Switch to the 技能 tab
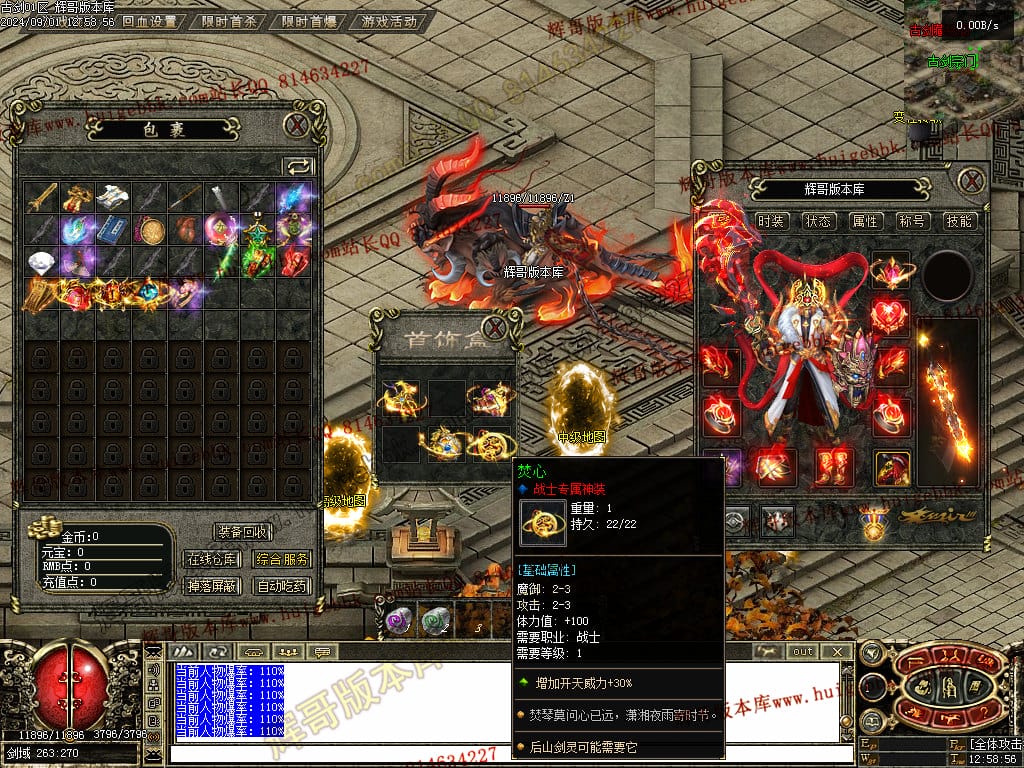 click(x=959, y=221)
